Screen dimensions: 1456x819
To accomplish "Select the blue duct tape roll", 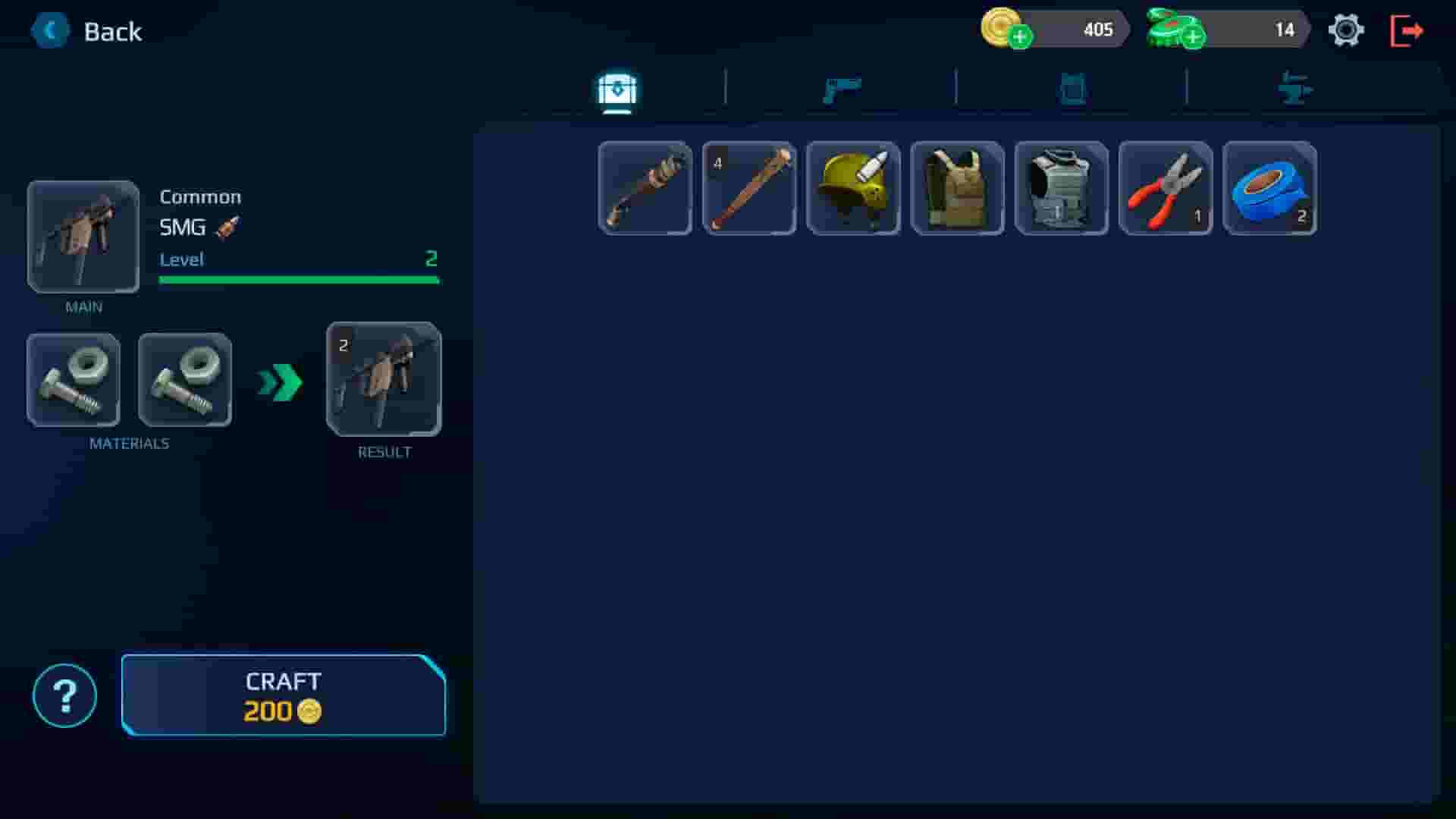I will [x=1269, y=187].
